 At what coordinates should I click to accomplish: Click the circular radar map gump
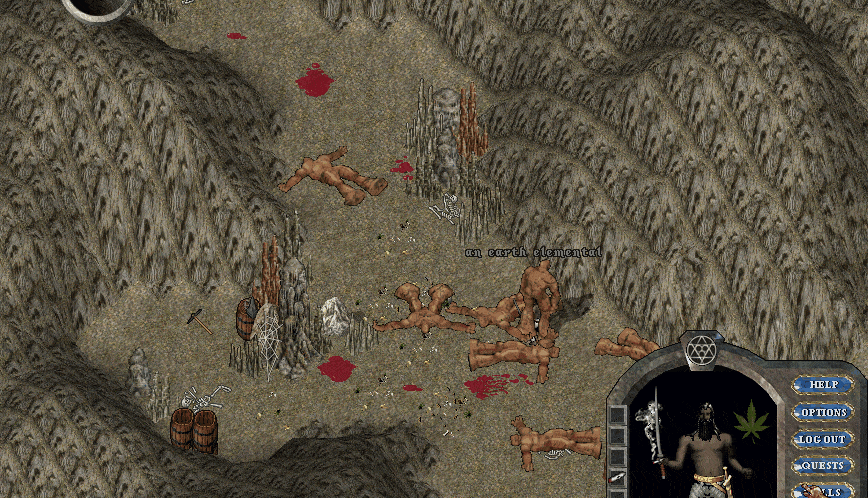[x=97, y=6]
